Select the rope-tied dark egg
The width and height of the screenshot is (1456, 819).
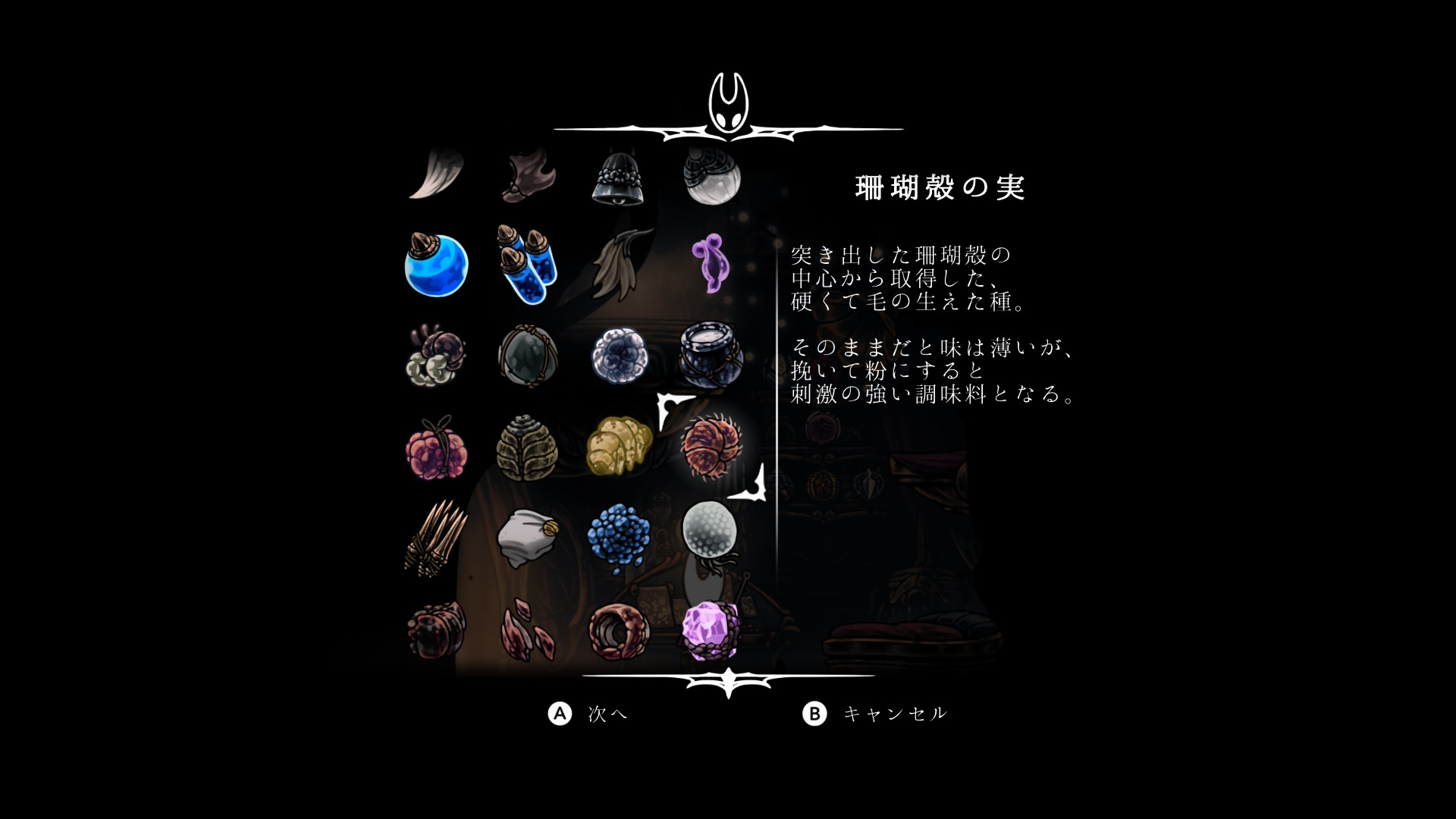pyautogui.click(x=528, y=356)
